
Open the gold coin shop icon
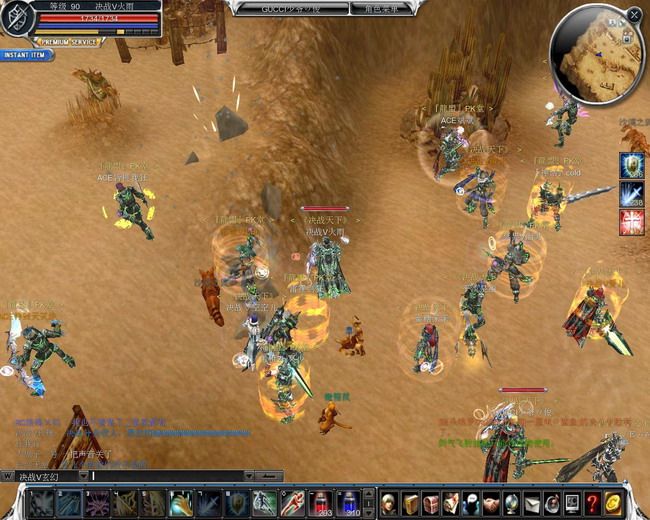click(x=613, y=502)
